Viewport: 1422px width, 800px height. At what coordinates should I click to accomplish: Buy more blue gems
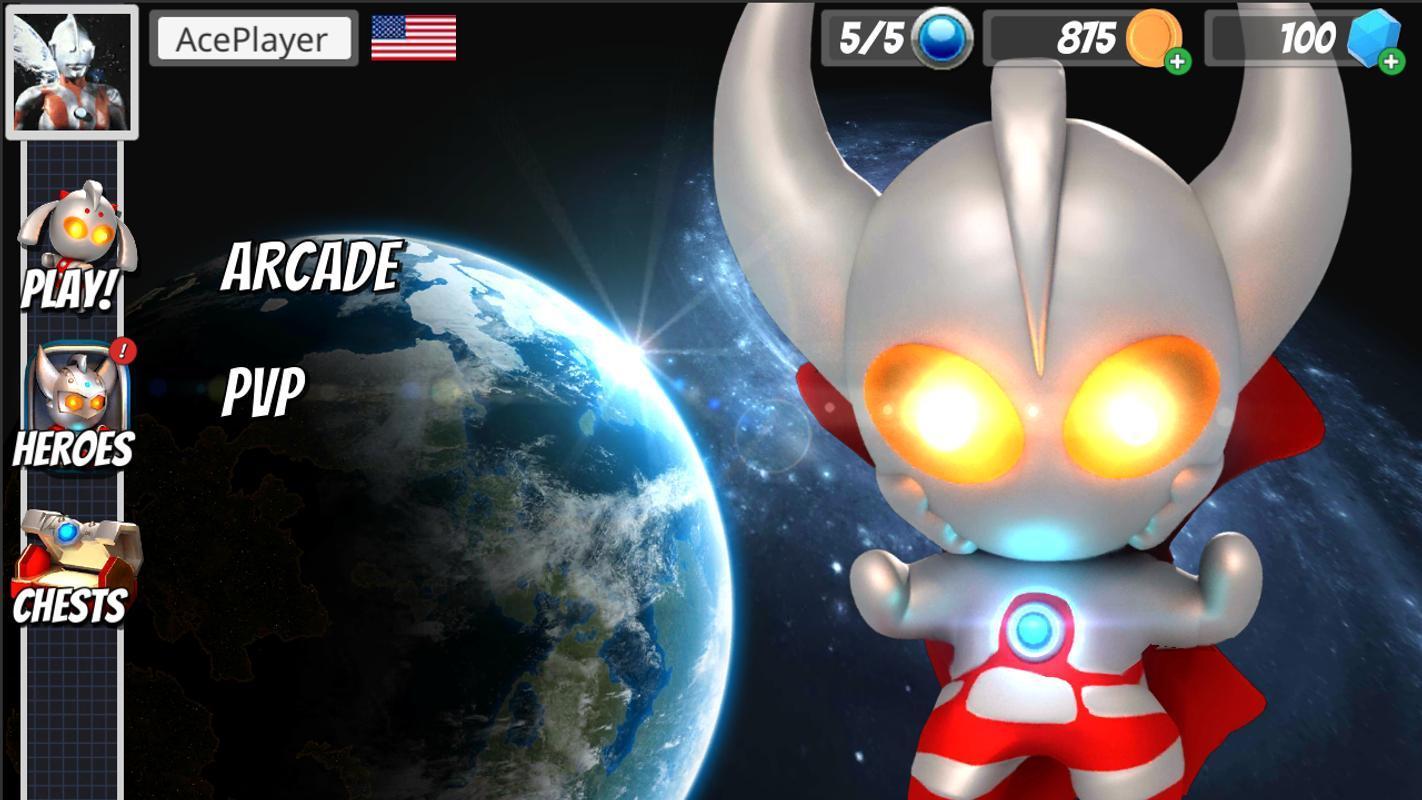coord(1390,62)
